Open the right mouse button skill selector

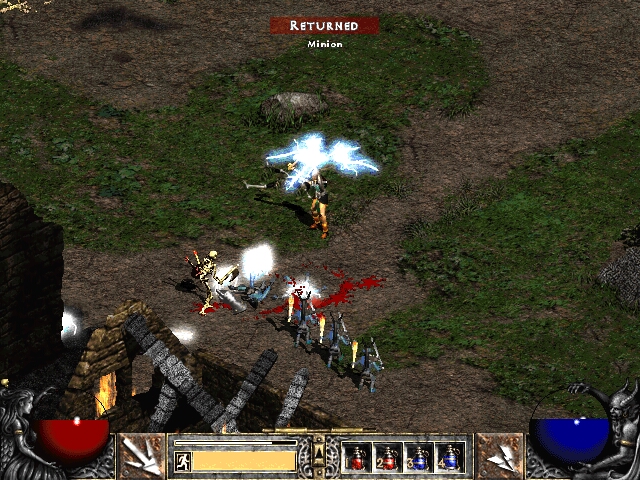pyautogui.click(x=498, y=455)
